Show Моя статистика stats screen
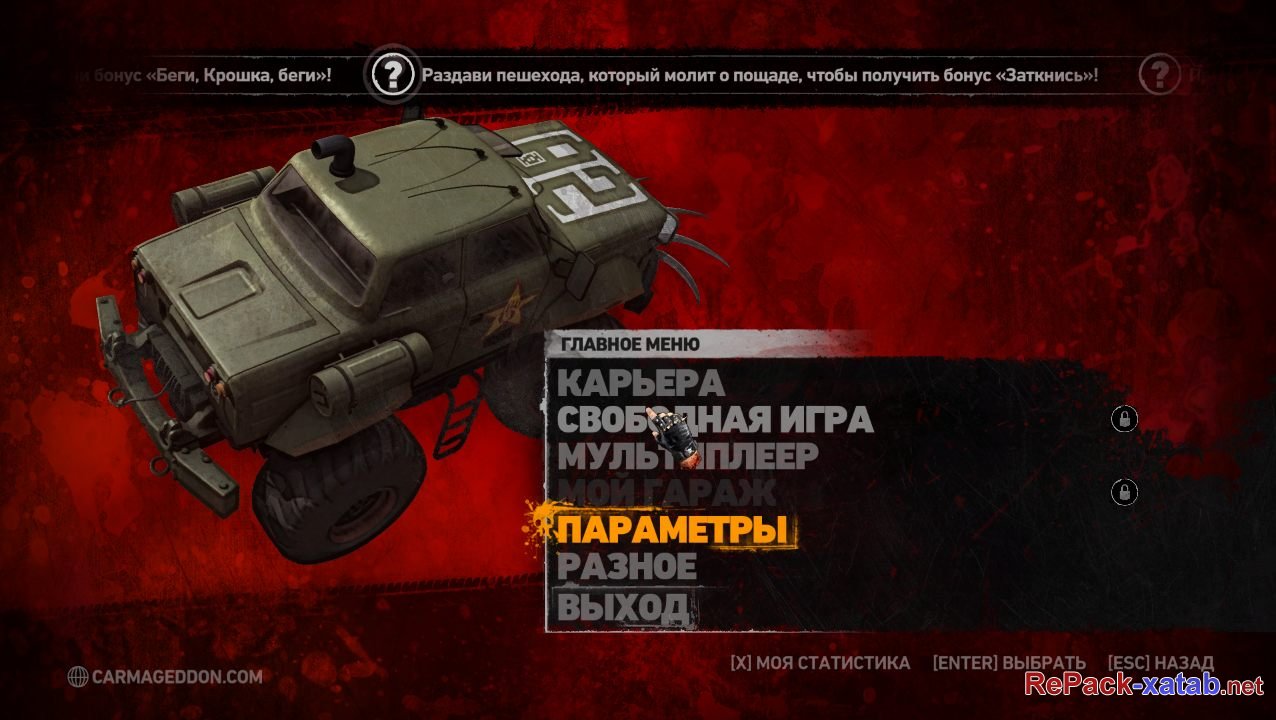1276x720 pixels. coord(820,663)
